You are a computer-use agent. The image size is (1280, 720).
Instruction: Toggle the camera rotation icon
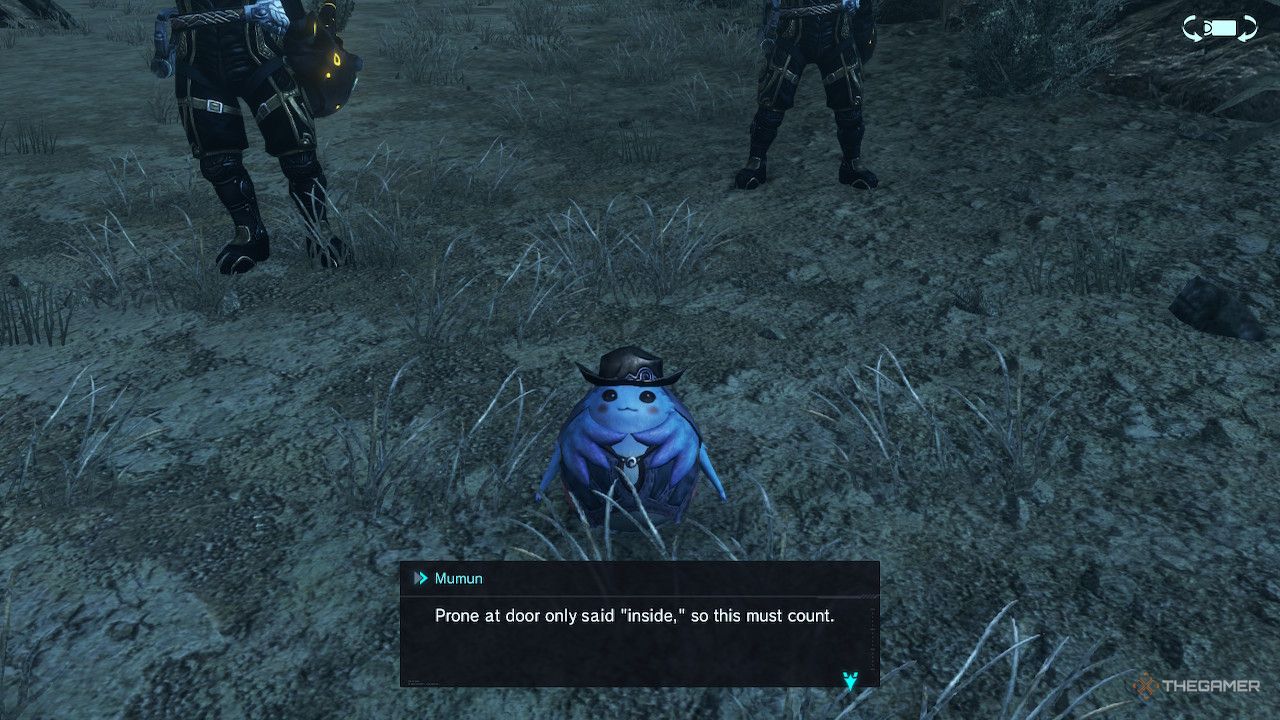[1219, 28]
